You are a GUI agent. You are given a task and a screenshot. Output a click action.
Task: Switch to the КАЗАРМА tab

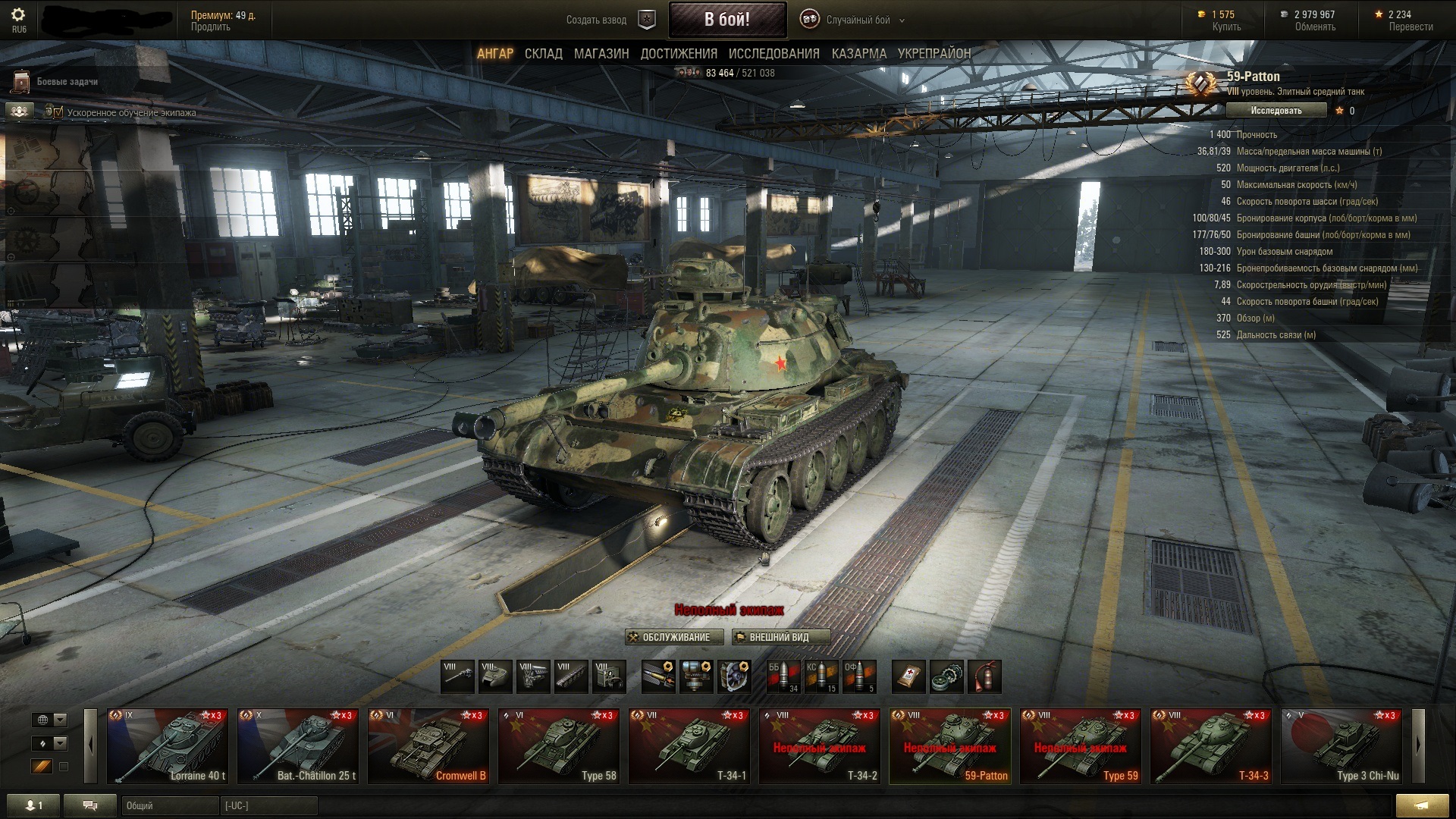858,54
